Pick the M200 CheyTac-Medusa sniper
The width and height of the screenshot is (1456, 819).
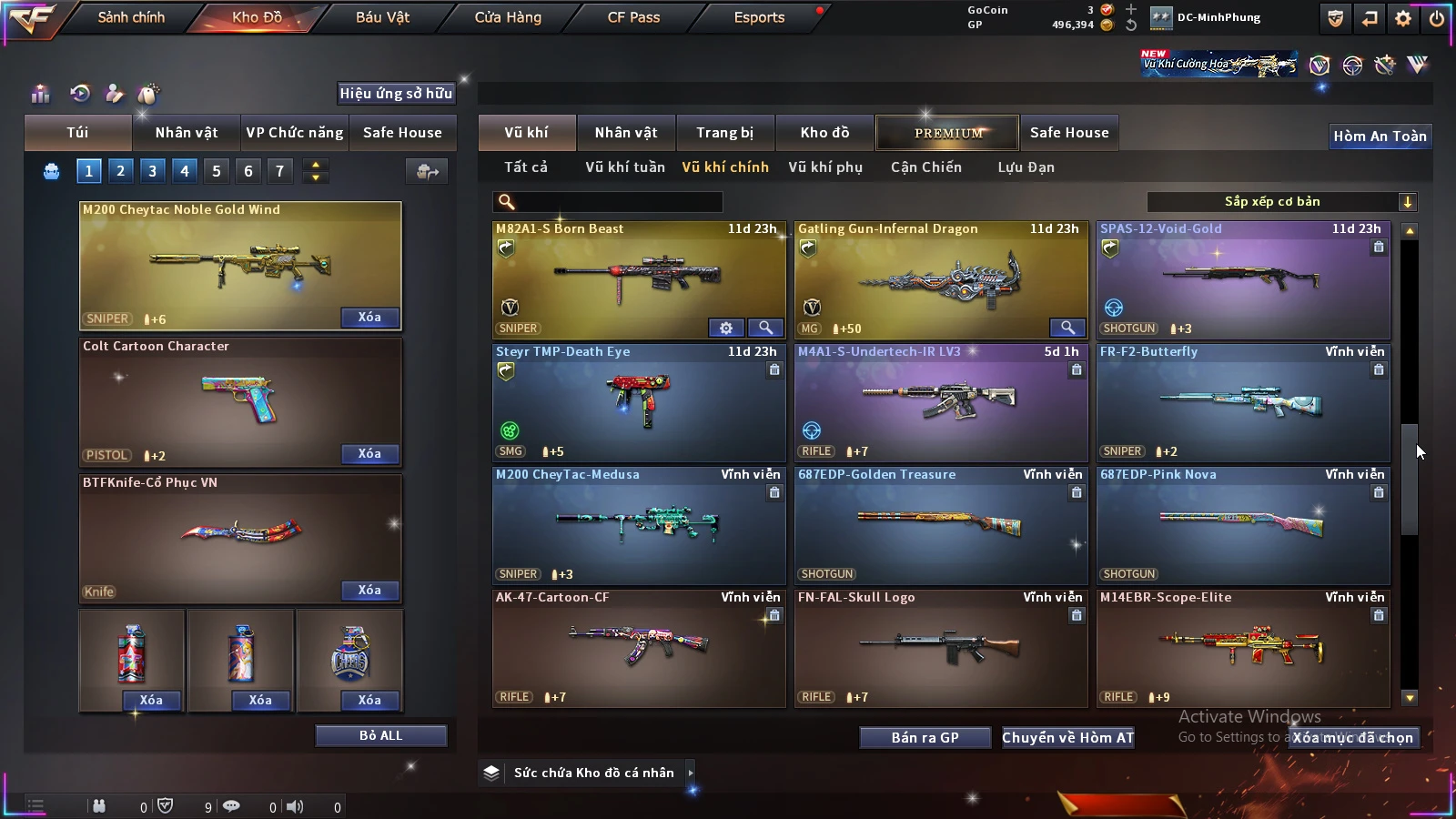[x=639, y=525]
